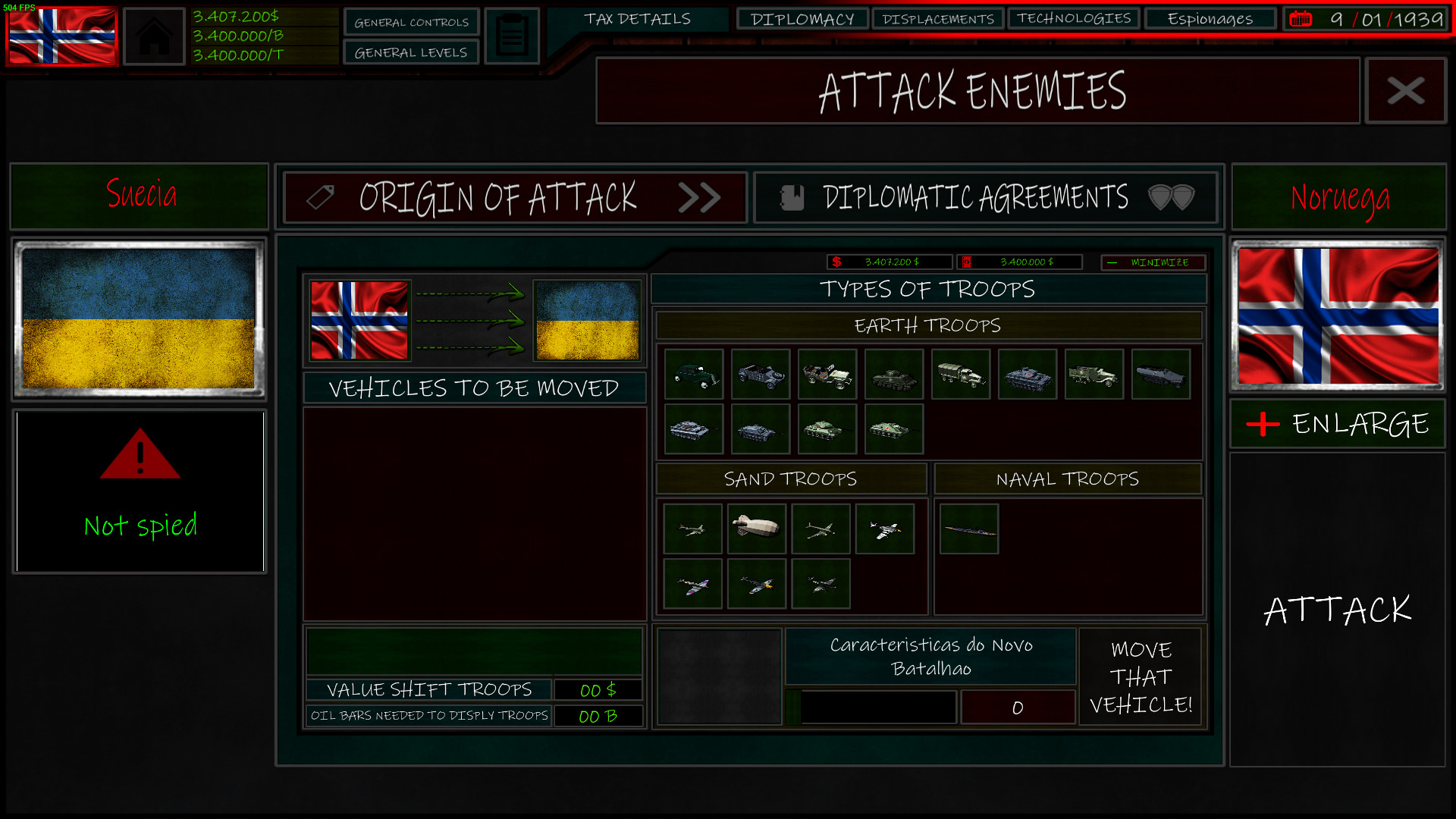Select the battleship naval troop
1456x819 pixels.
(968, 529)
